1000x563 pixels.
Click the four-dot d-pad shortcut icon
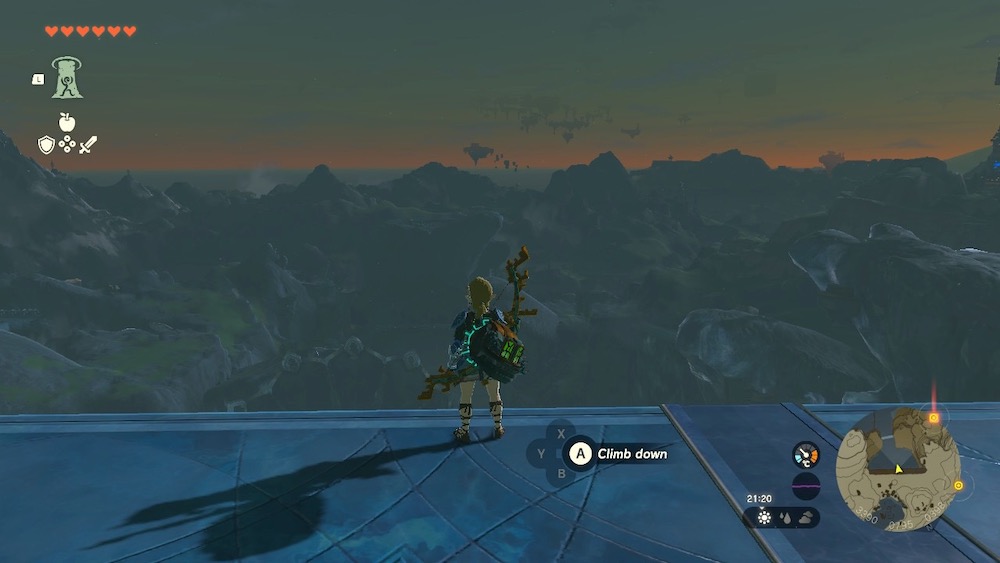coord(67,144)
